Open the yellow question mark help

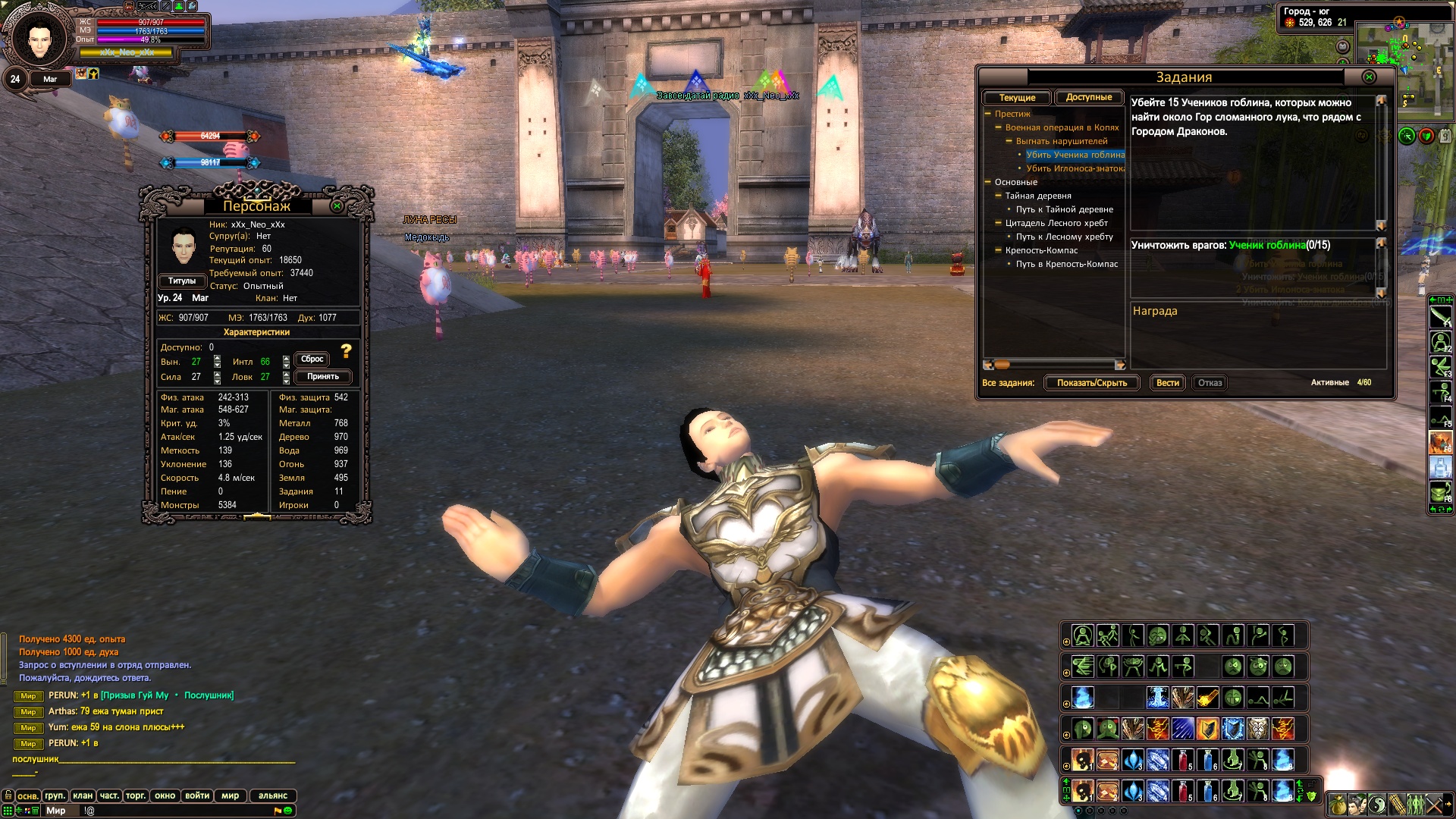pos(347,350)
